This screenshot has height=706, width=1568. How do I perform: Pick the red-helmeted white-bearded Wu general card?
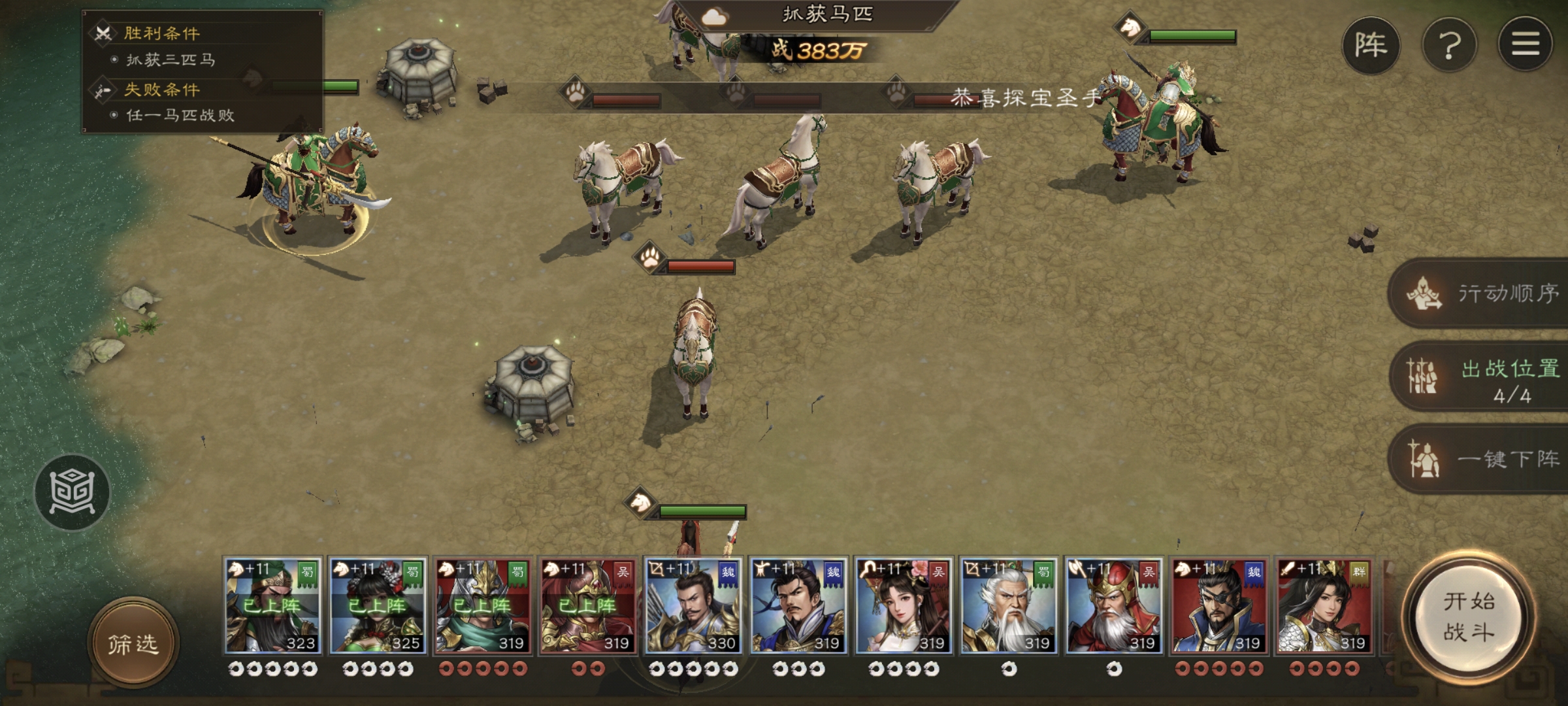(x=1114, y=606)
